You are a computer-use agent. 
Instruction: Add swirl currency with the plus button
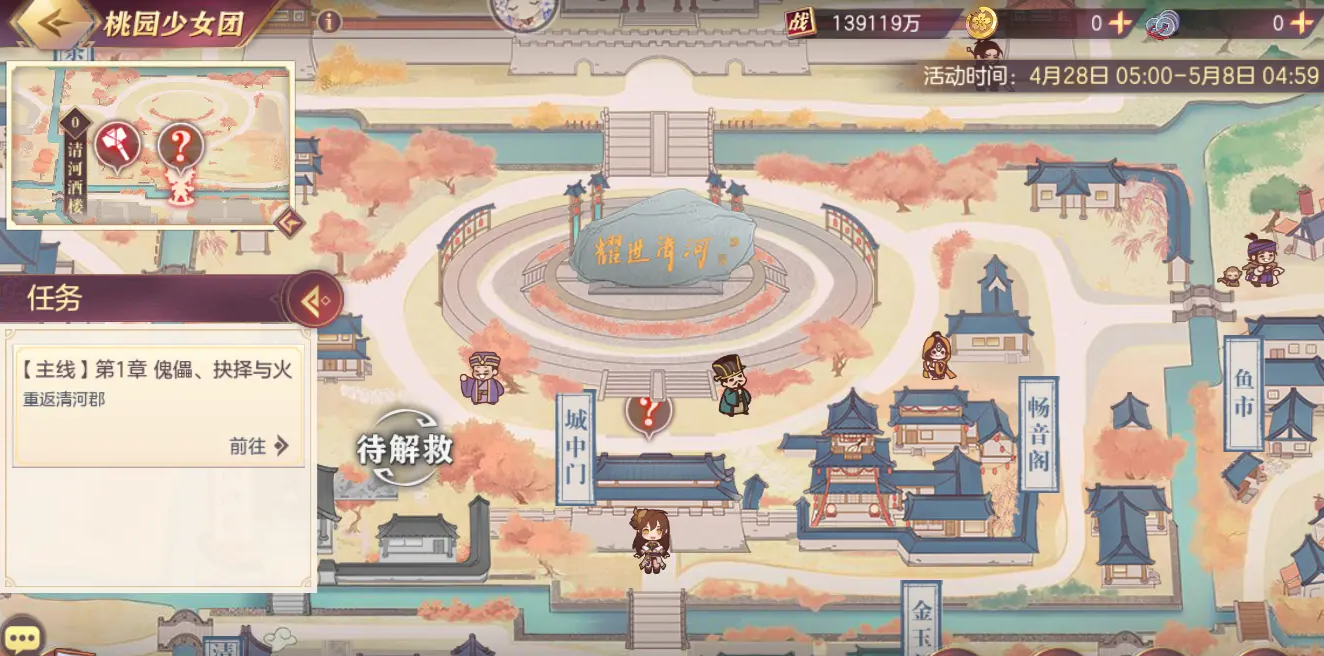[1302, 23]
